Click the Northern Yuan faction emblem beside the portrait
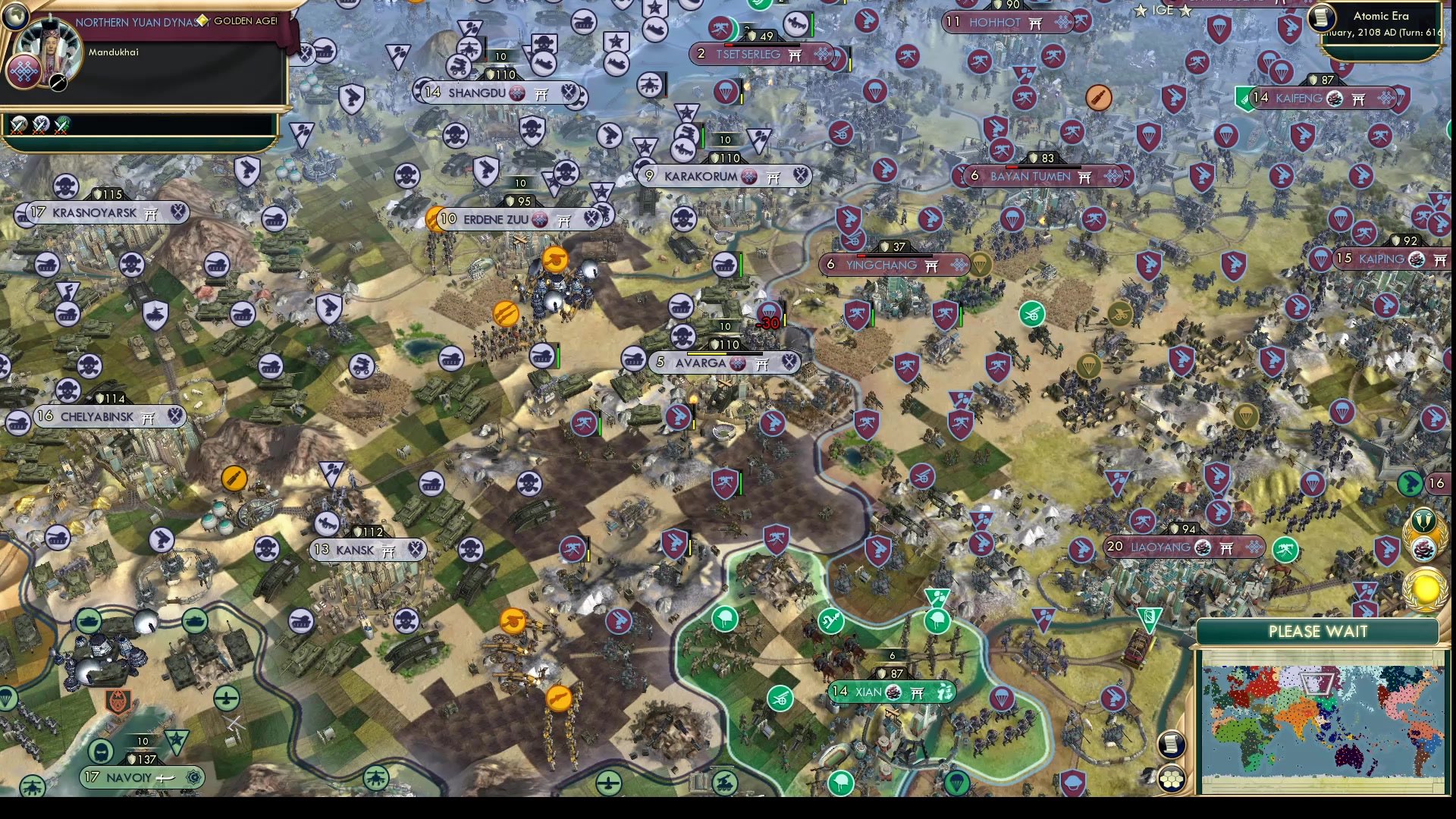 click(23, 71)
